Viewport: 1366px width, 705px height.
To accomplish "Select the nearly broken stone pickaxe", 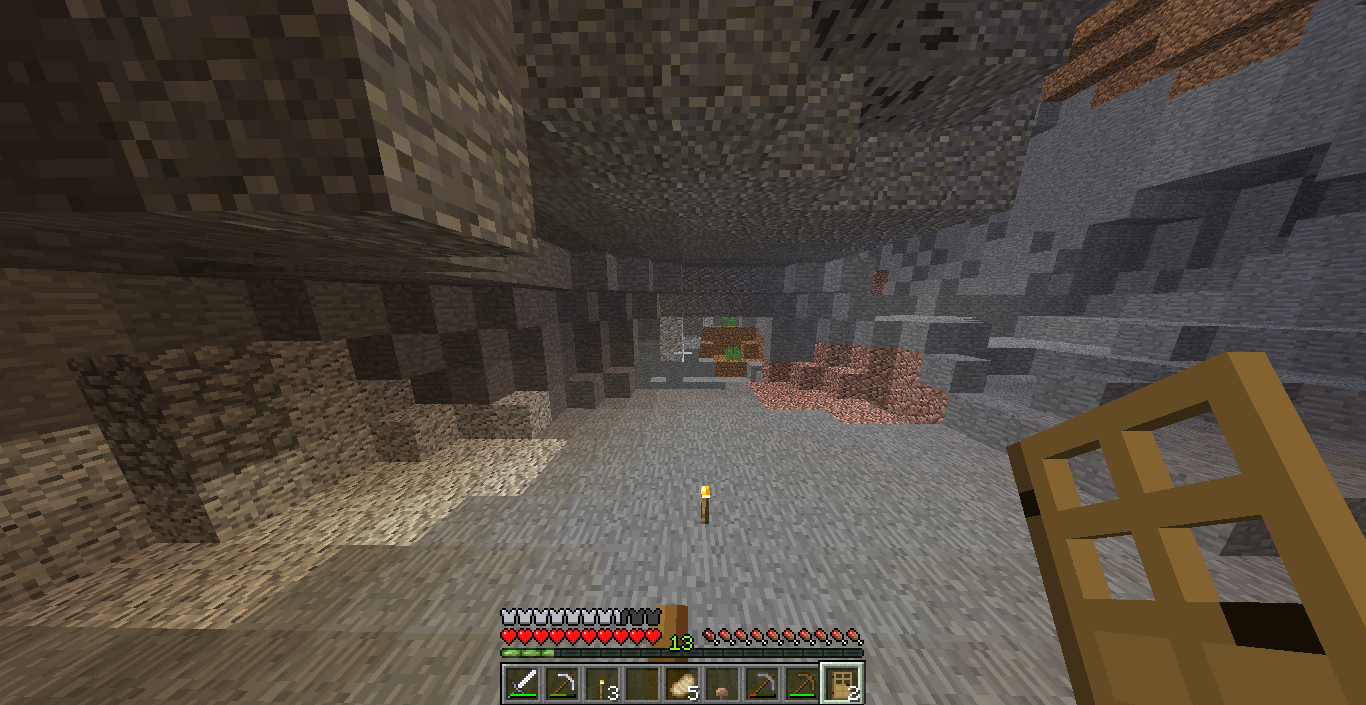I will (x=762, y=684).
